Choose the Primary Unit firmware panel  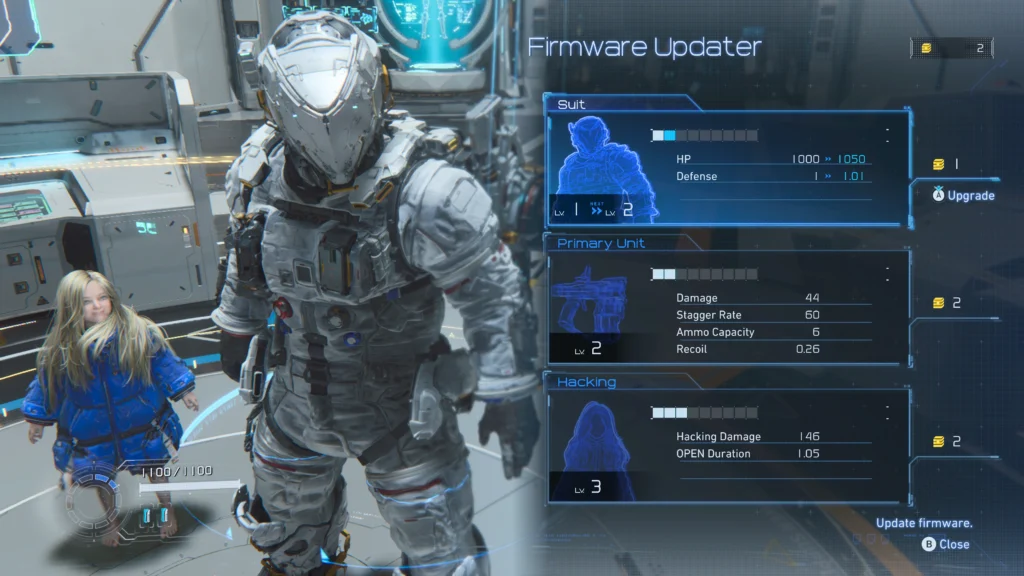click(x=728, y=305)
